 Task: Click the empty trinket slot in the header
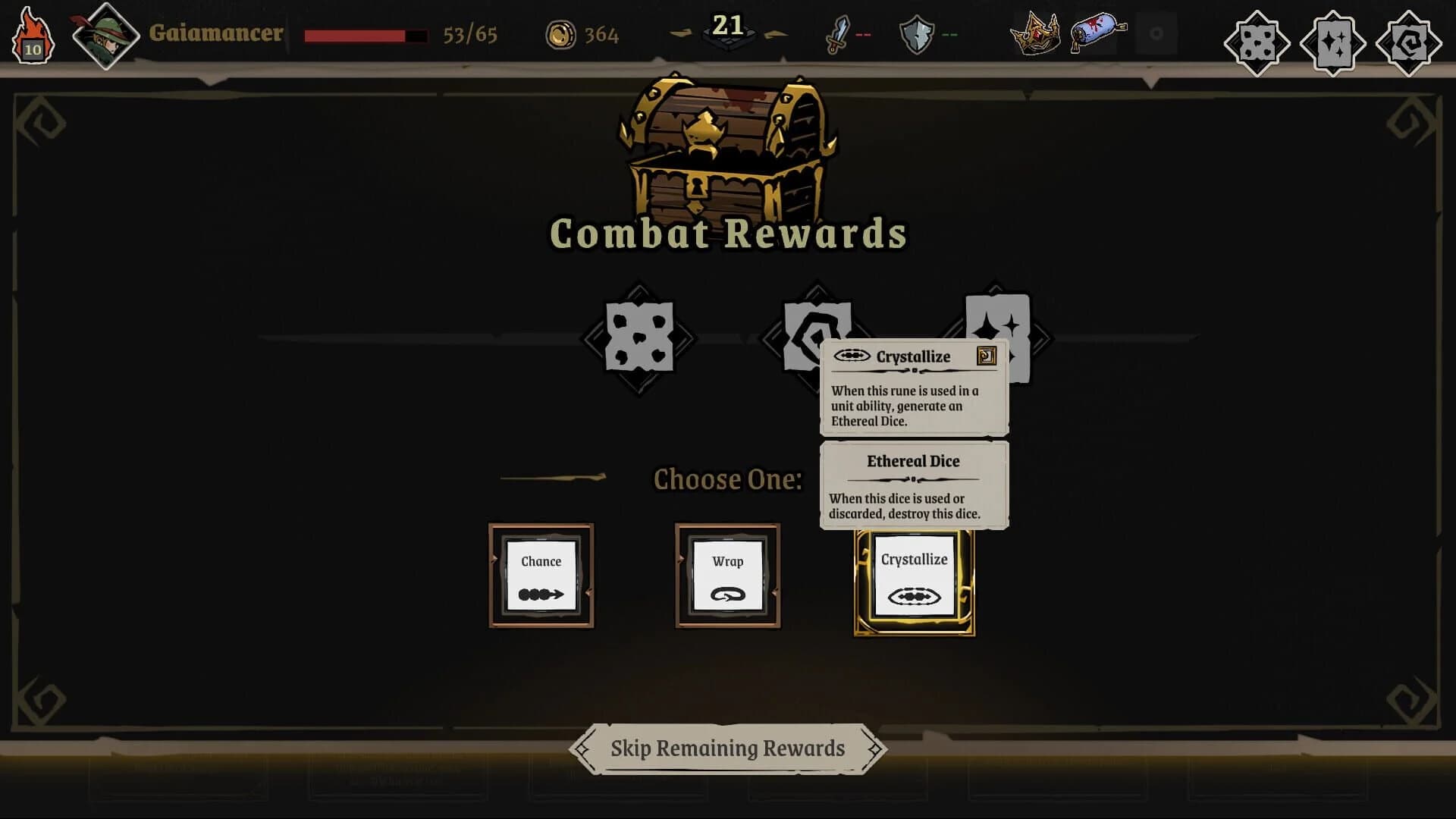[x=1156, y=33]
